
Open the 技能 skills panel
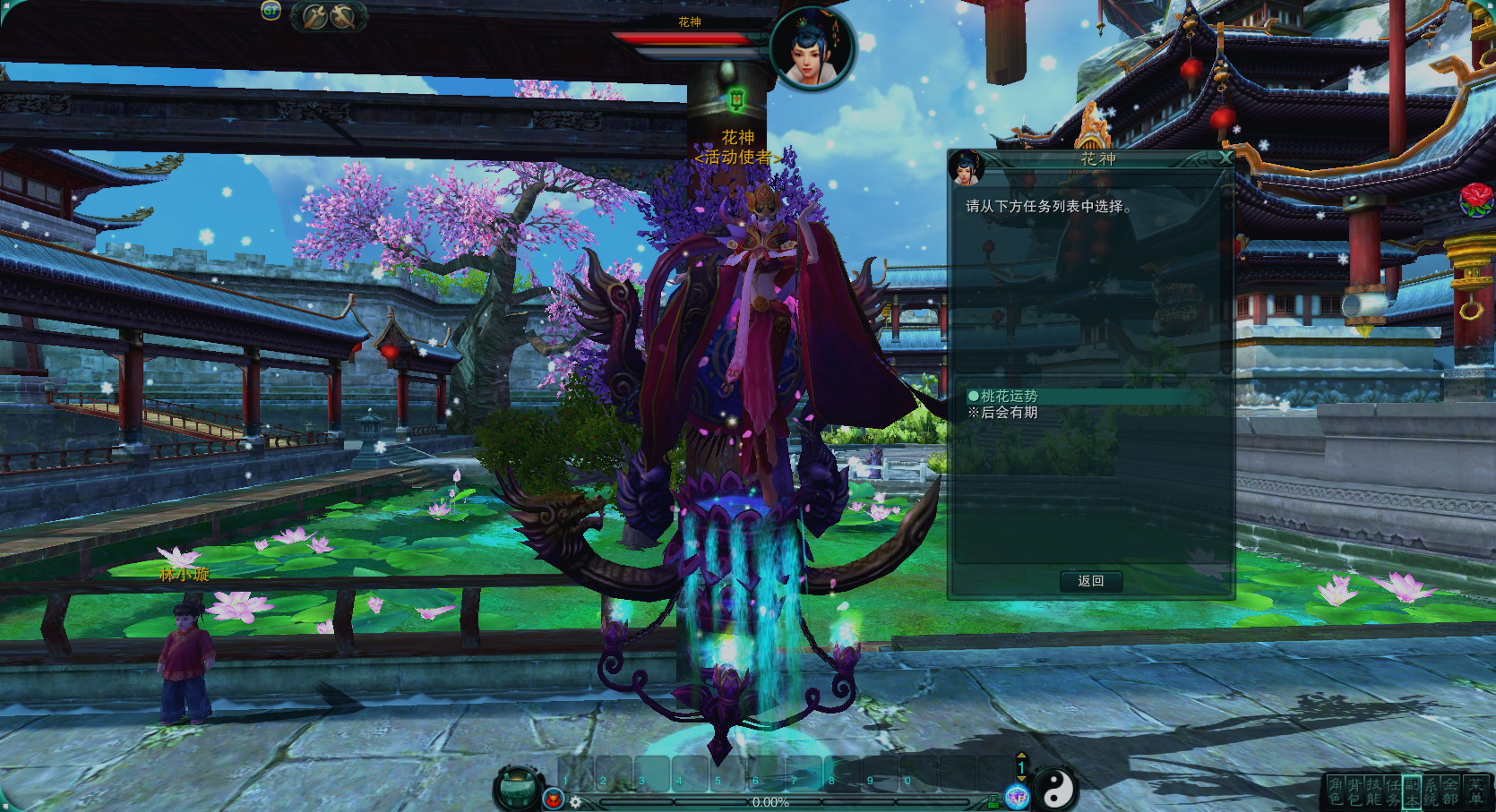coord(1373,791)
